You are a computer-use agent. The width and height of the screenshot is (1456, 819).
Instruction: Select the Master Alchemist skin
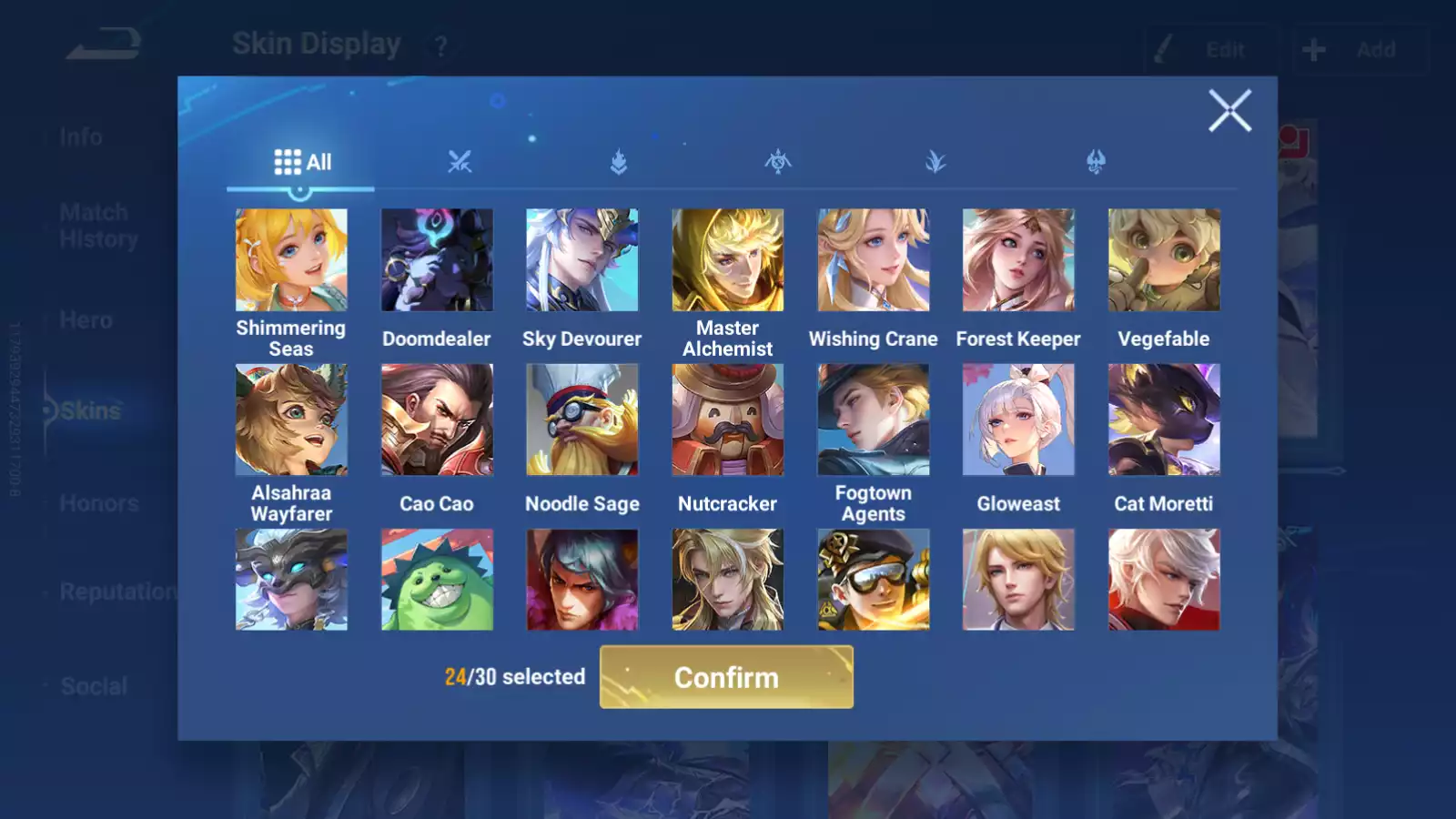tap(727, 260)
